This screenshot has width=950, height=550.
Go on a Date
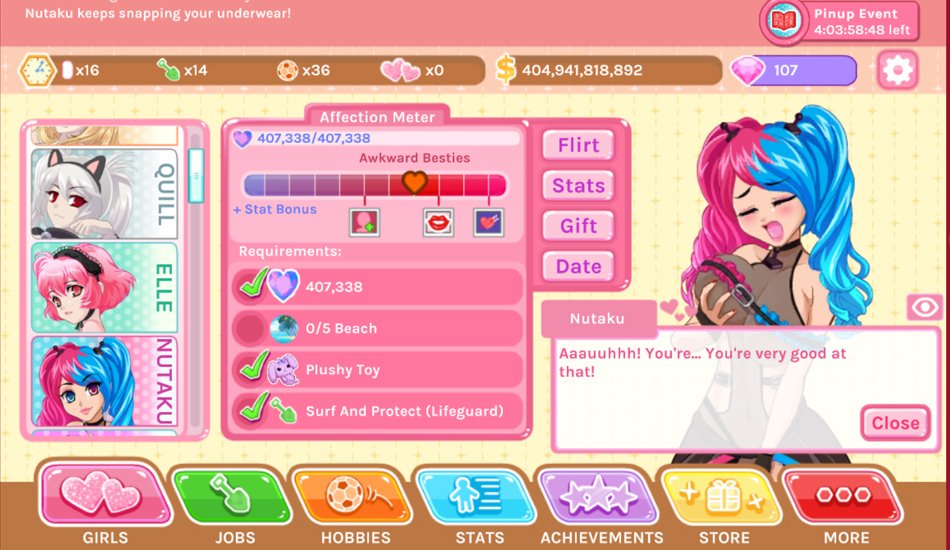coord(578,267)
